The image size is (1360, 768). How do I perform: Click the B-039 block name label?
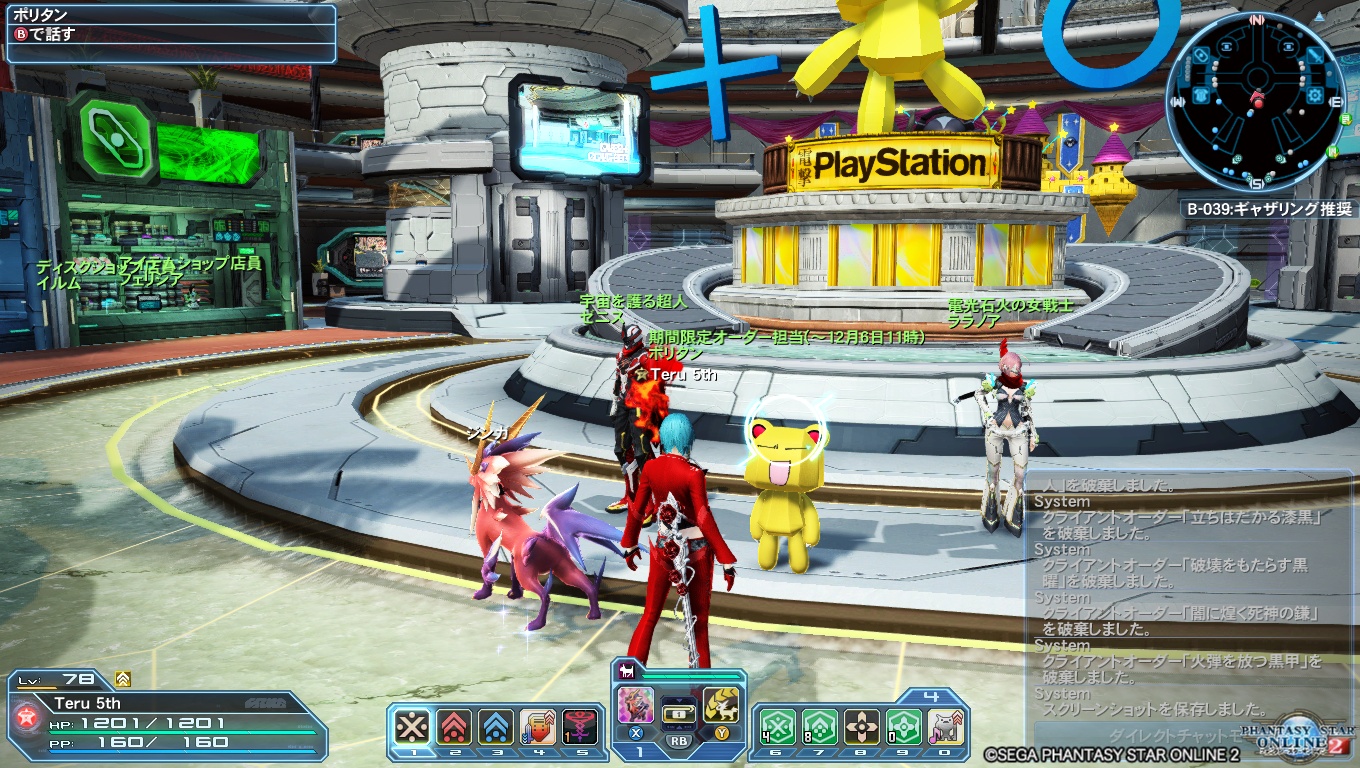(x=1268, y=209)
